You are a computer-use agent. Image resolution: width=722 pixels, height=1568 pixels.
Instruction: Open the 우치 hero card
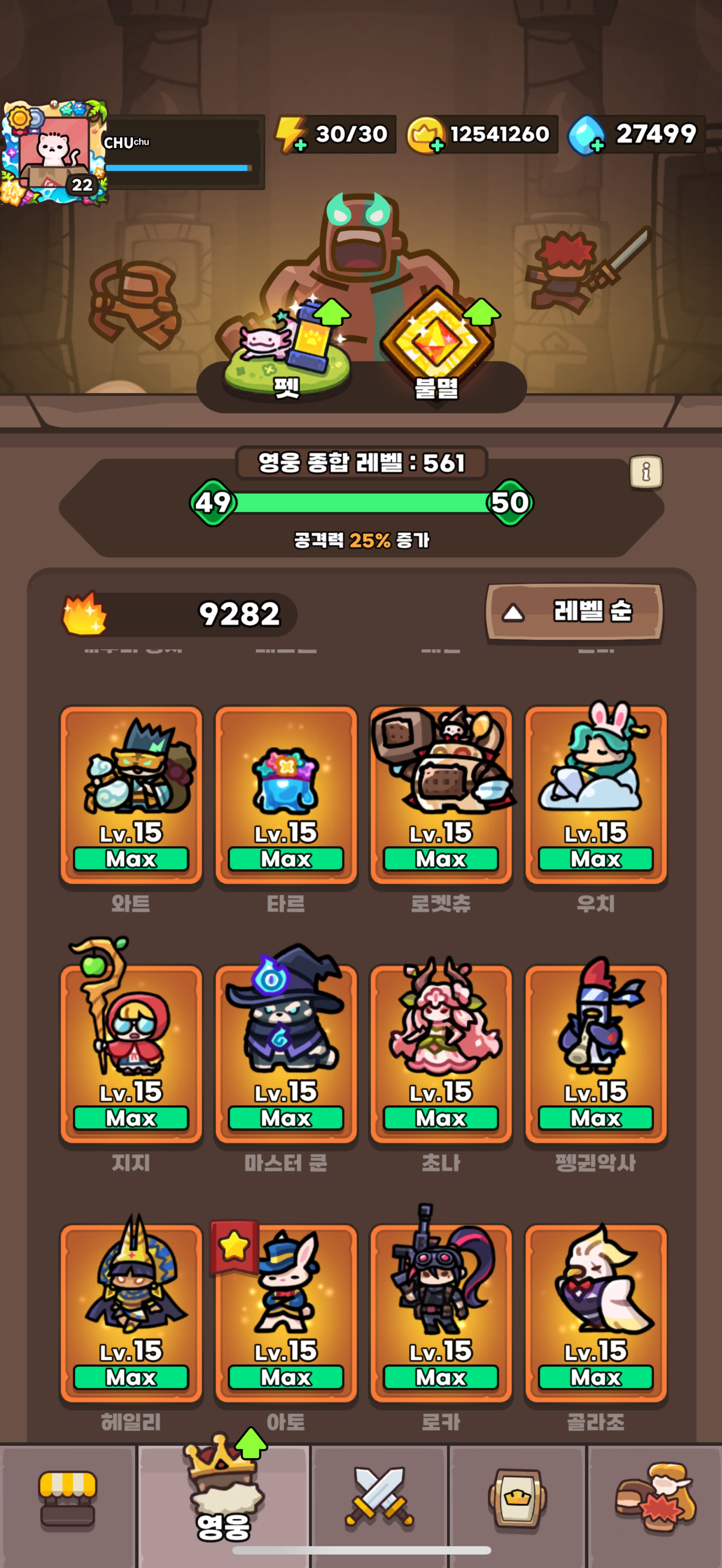pyautogui.click(x=595, y=794)
